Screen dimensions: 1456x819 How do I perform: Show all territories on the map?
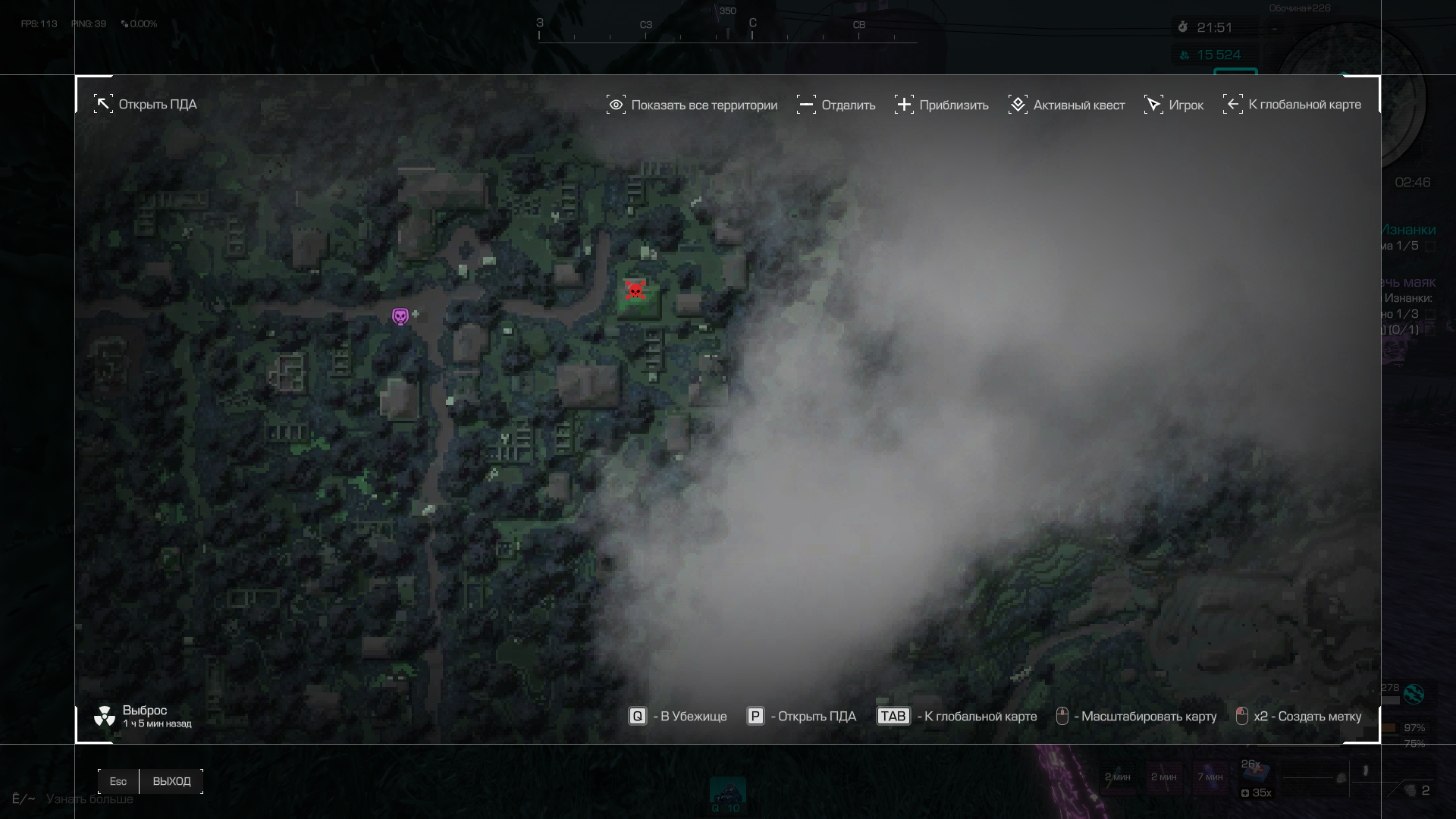pos(692,105)
